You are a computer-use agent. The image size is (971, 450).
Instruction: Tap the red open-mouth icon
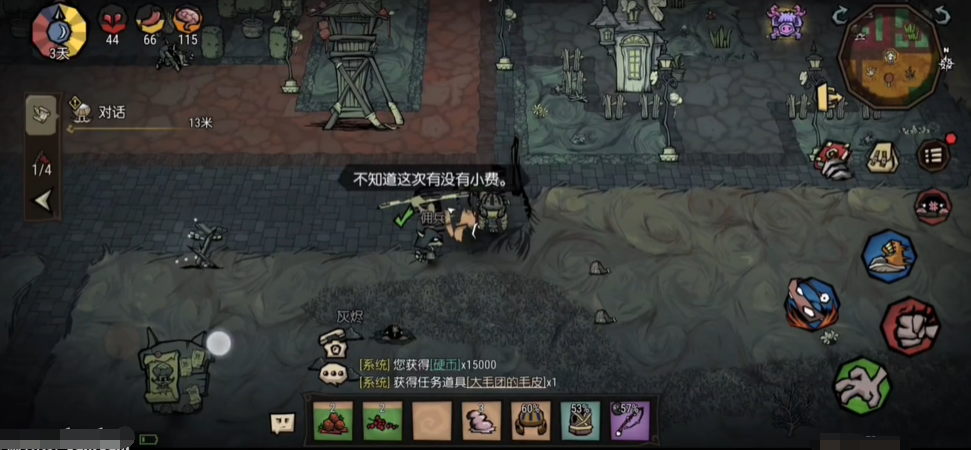click(x=932, y=207)
